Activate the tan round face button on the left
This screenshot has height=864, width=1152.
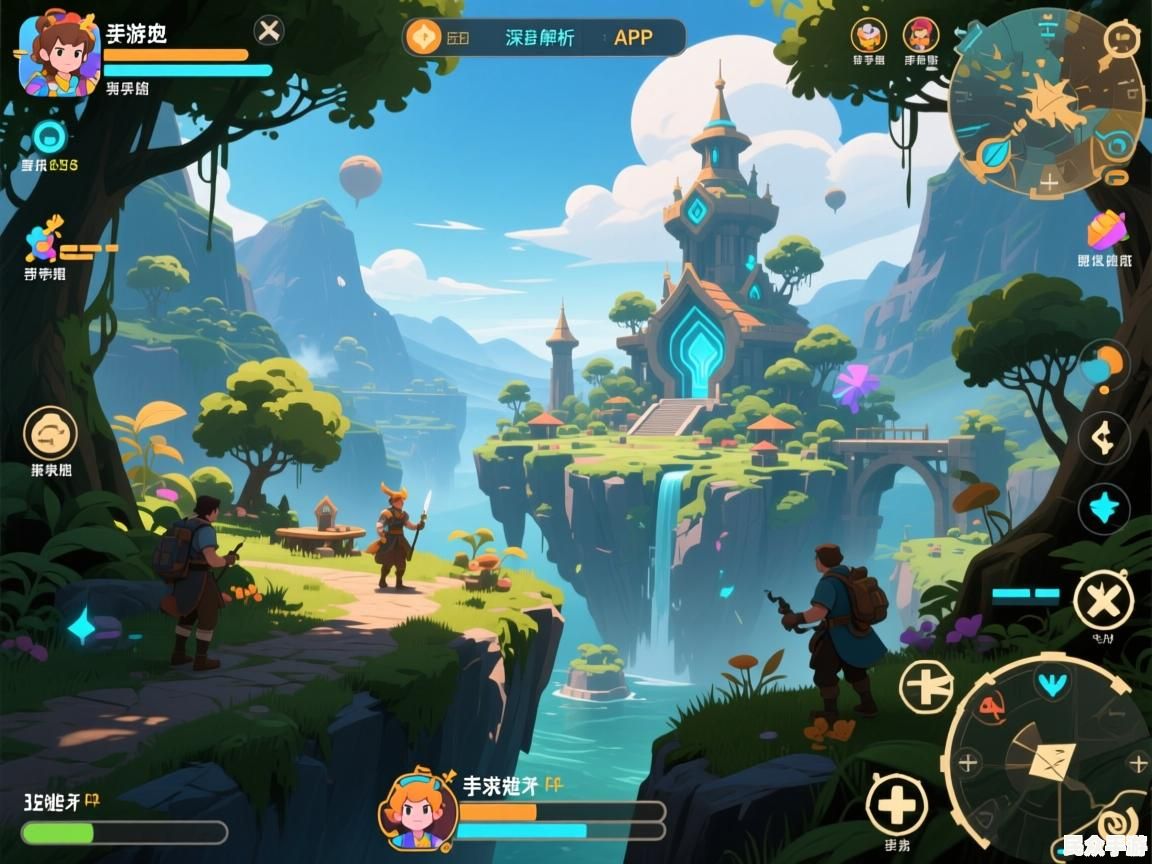point(50,433)
